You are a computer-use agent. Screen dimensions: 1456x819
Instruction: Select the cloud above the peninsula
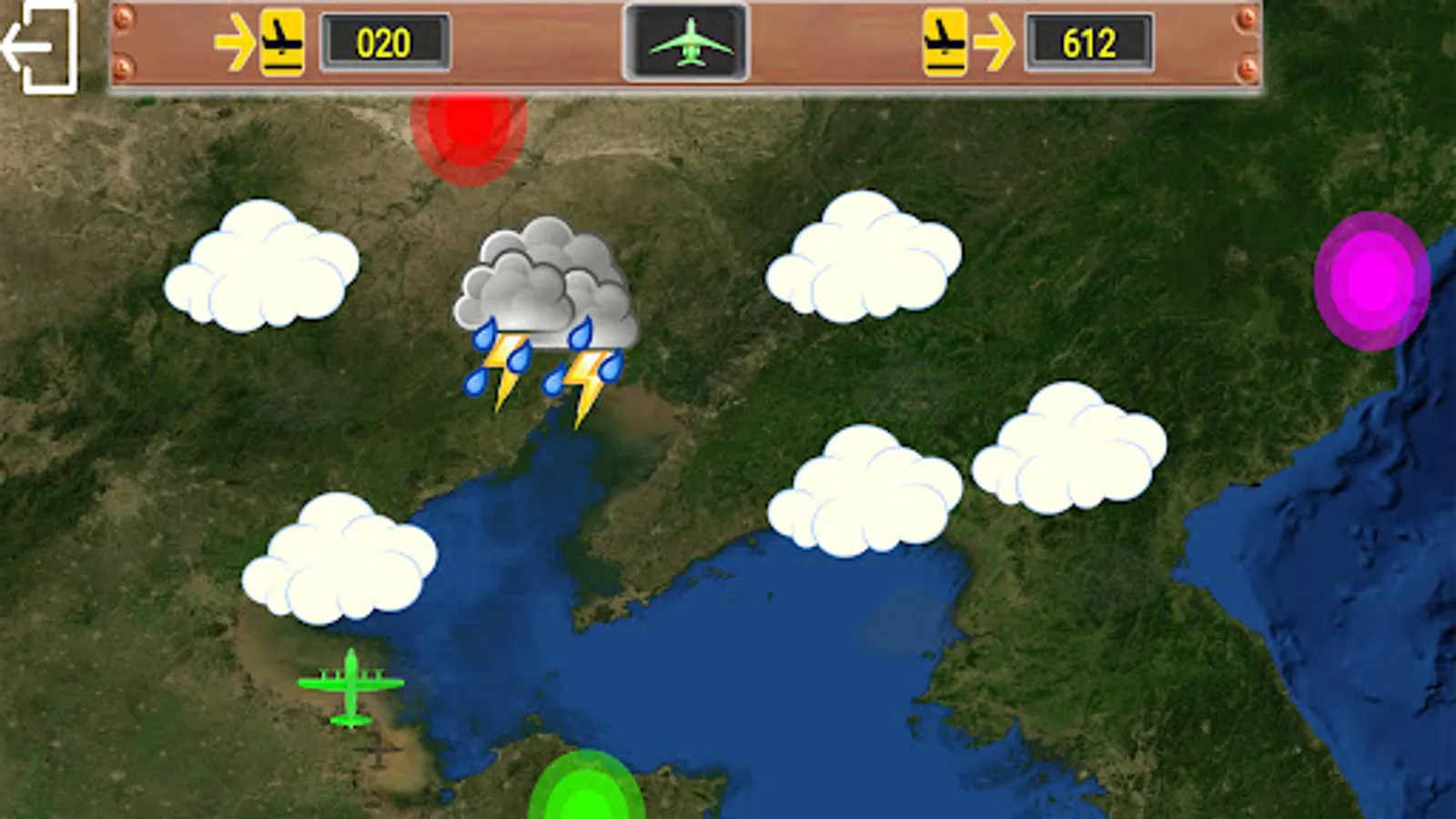point(864,491)
